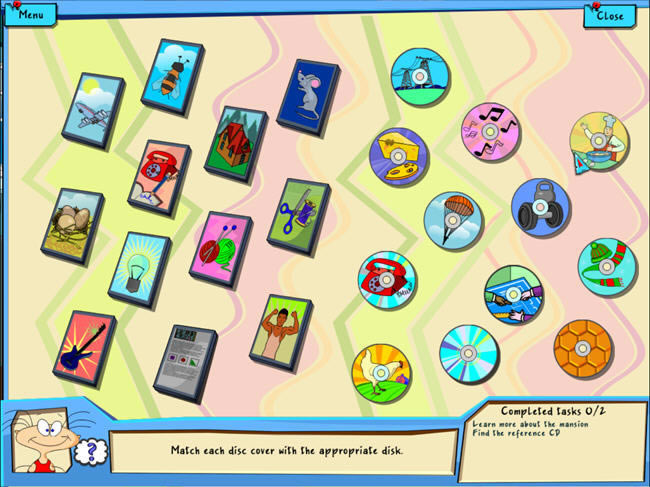
Task: Choose the yarn balls disc cover
Action: click(220, 248)
